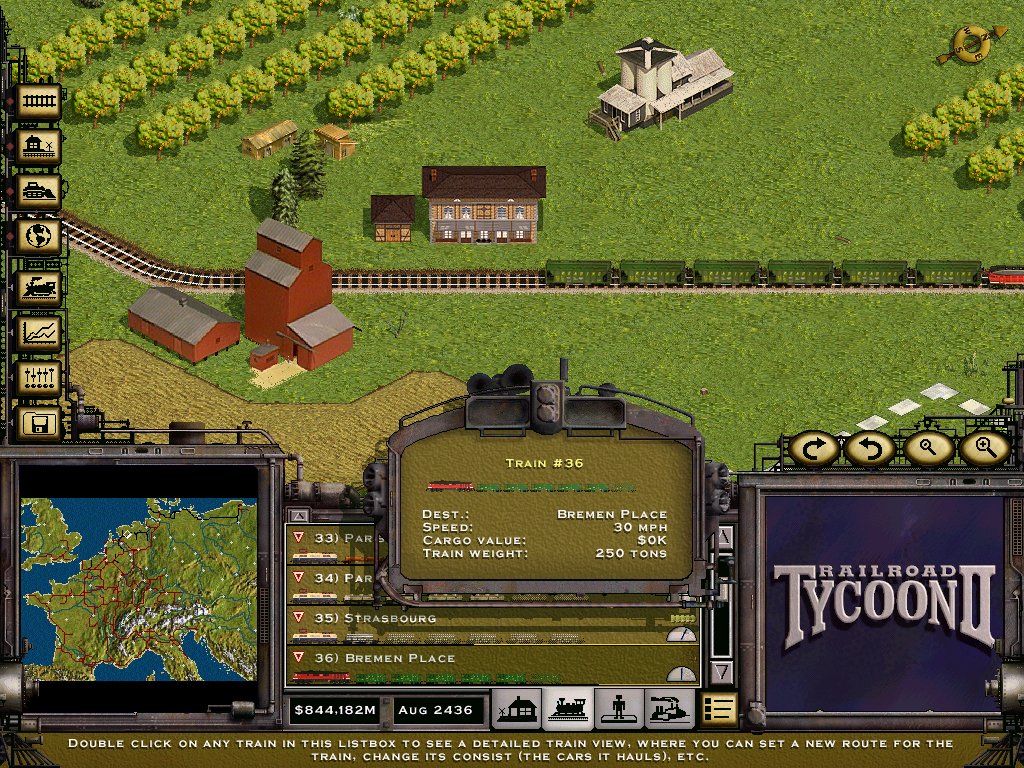This screenshot has height=768, width=1024.
Task: Open the save game floppy disk button
Action: pos(38,424)
